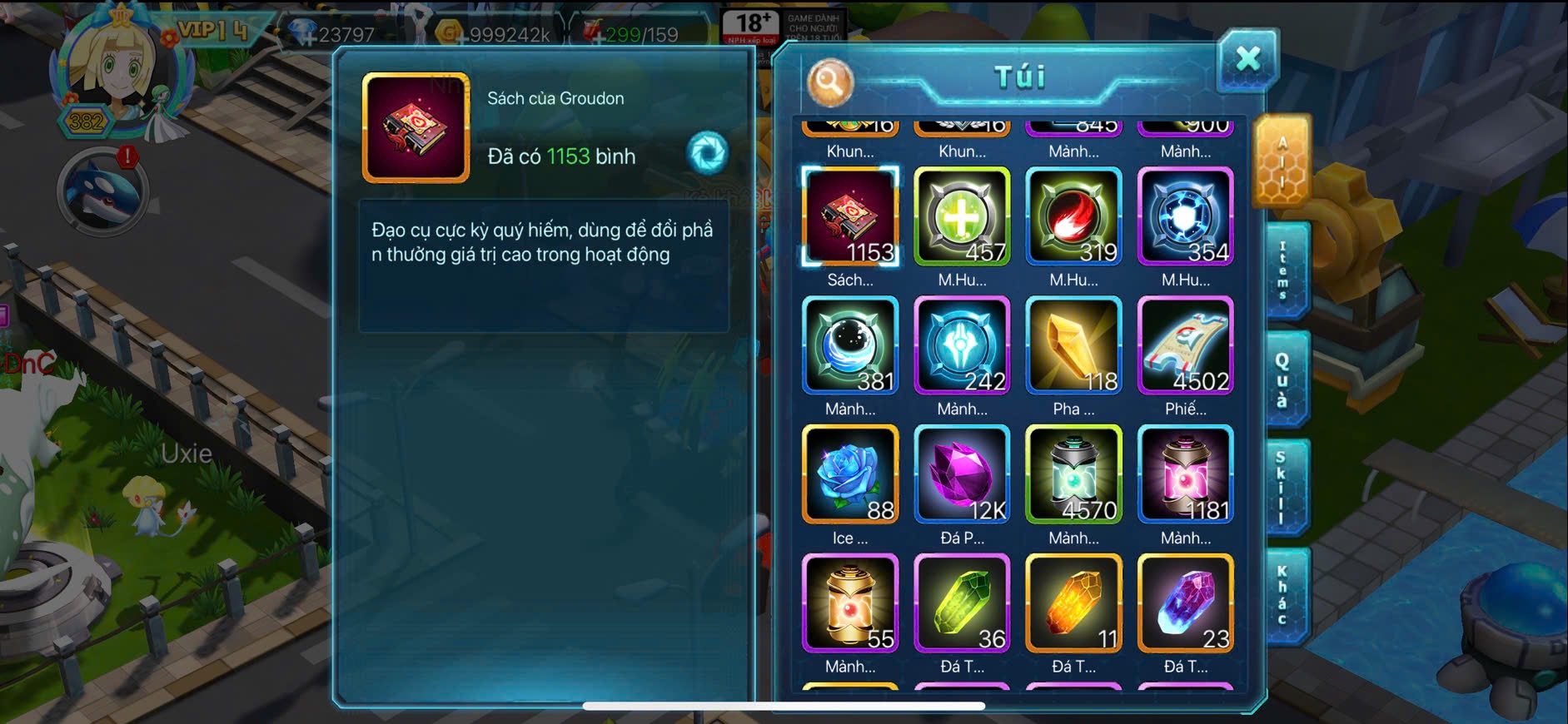Select the ticket Phiếu slot with 4502
The image size is (1568, 724).
point(1185,345)
